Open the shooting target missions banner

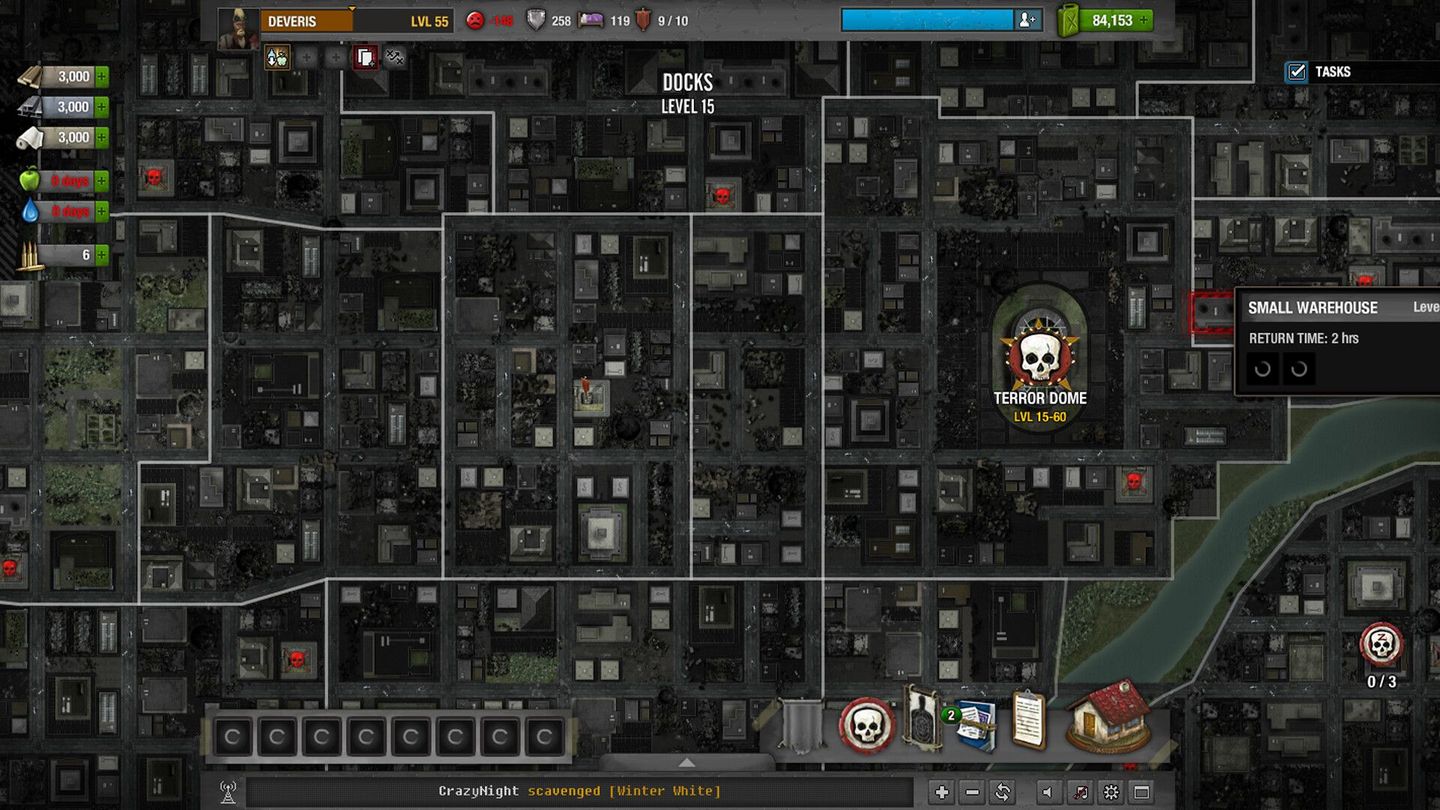click(x=922, y=724)
